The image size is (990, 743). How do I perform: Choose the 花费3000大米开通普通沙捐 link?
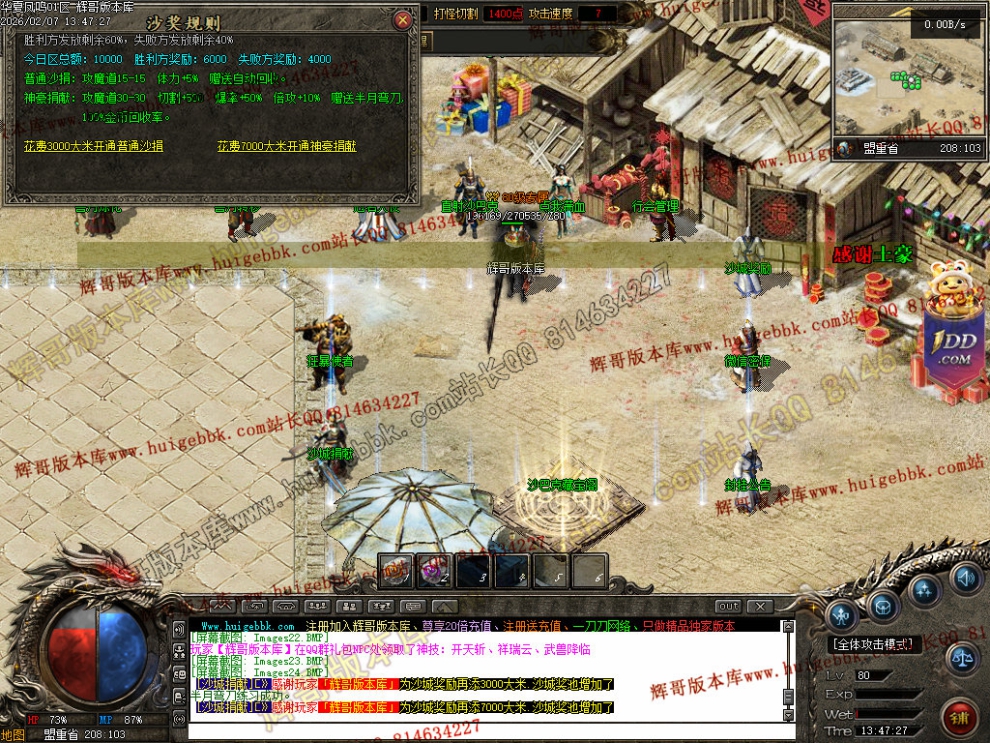[x=94, y=146]
